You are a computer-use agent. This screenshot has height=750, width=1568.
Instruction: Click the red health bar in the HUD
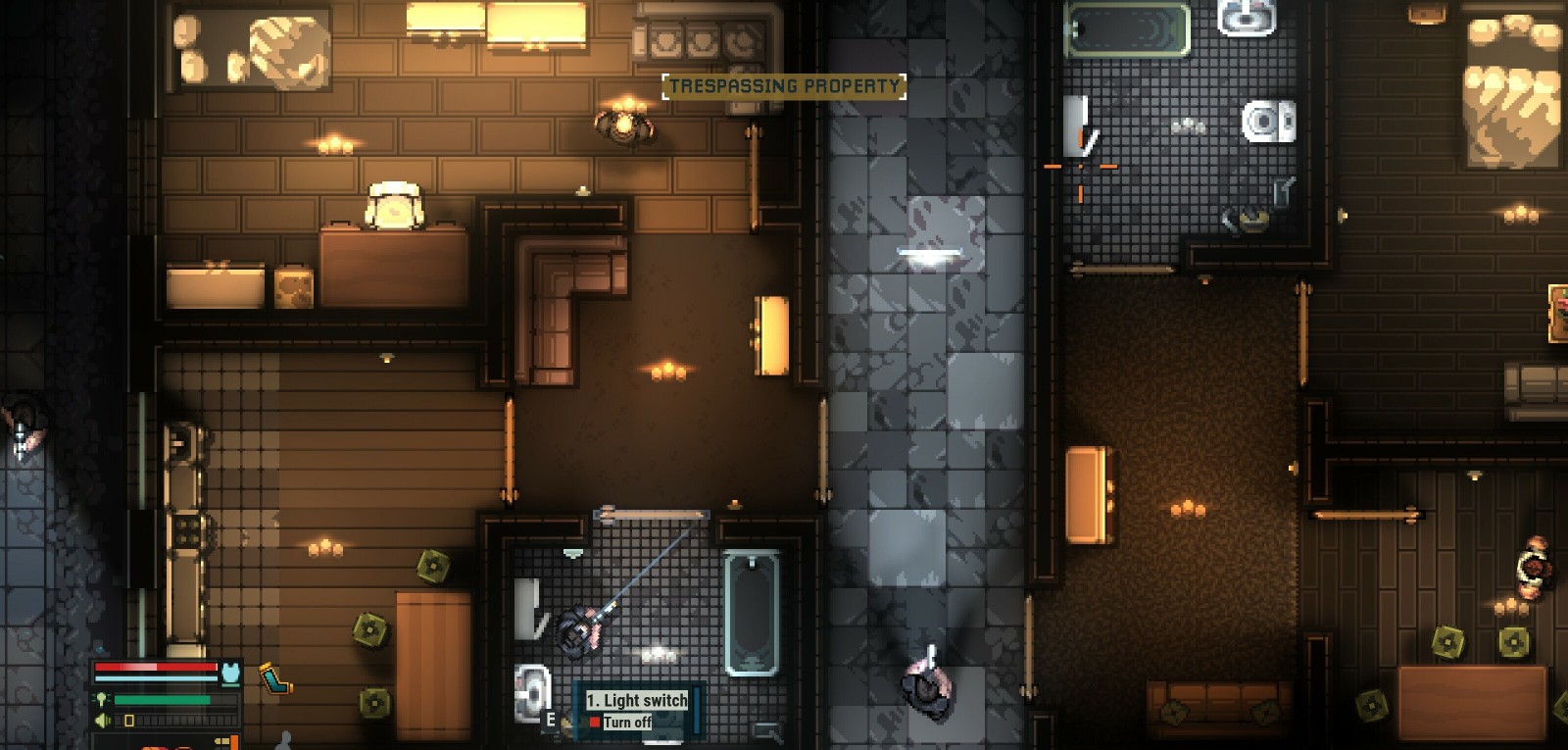coord(156,667)
